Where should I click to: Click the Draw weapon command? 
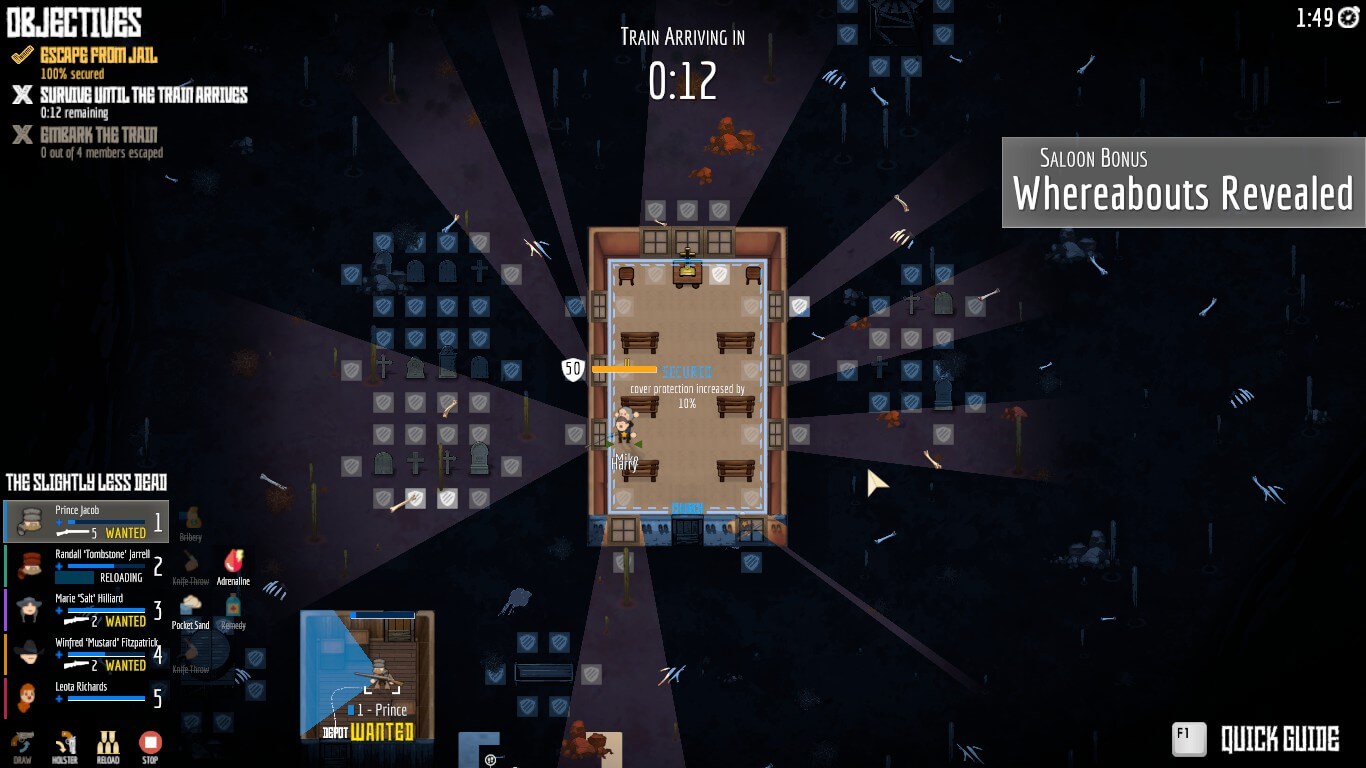pyautogui.click(x=22, y=746)
